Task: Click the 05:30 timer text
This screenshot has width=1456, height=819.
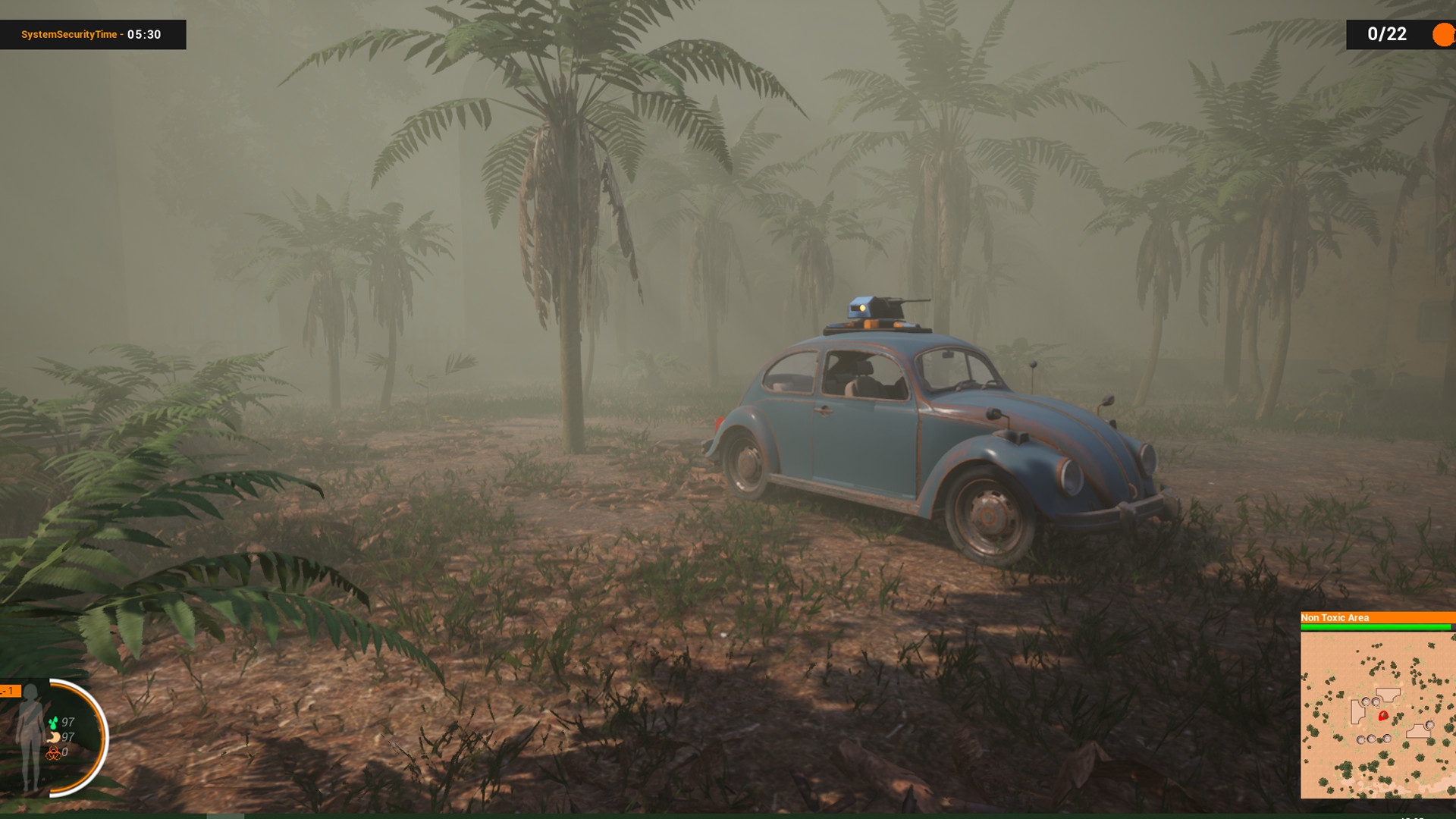Action: tap(143, 34)
